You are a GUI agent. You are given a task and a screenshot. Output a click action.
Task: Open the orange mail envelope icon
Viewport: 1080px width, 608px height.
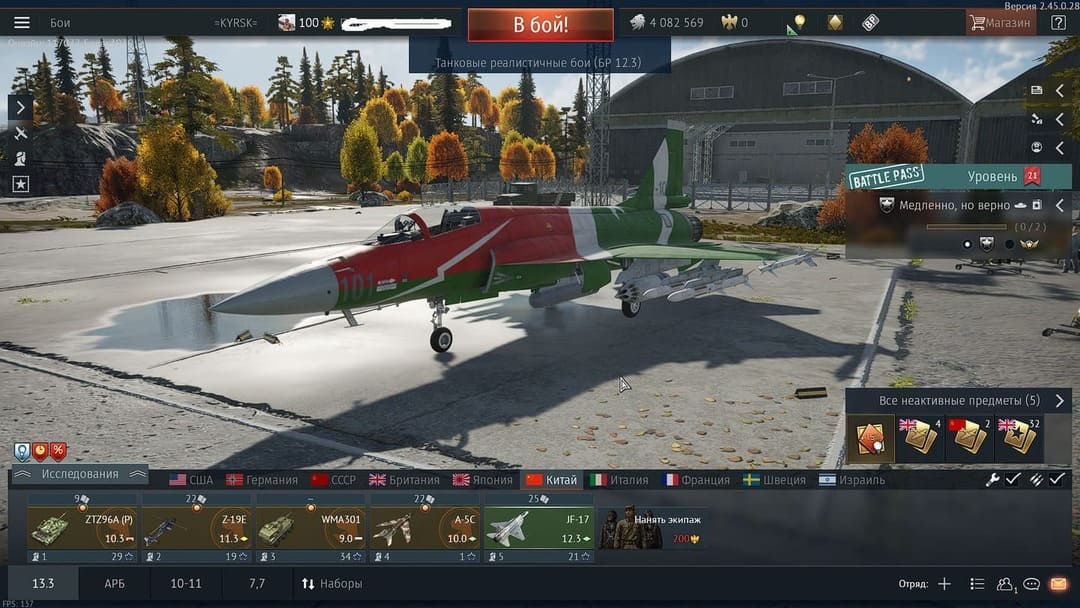1058,584
